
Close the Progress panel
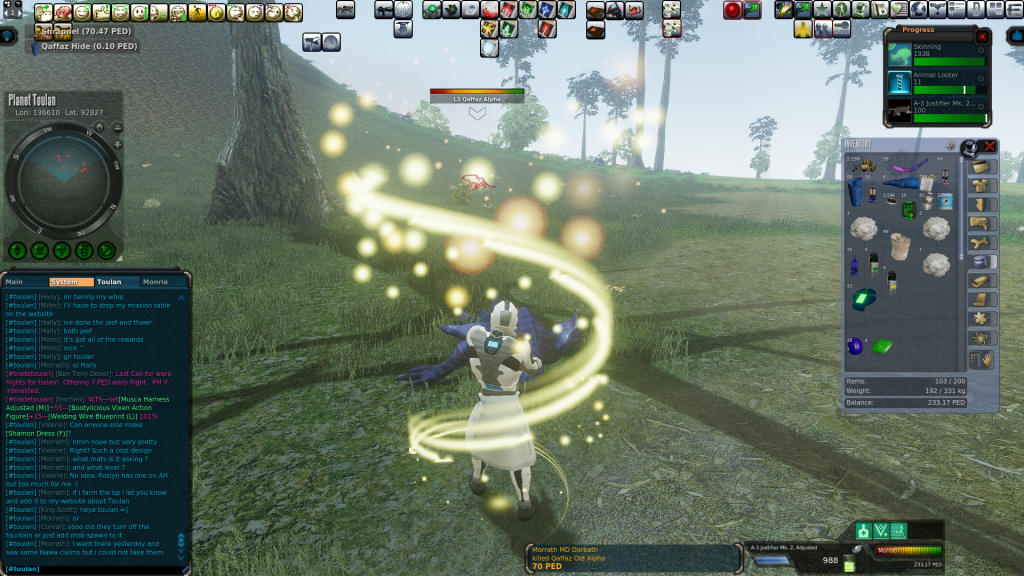coord(982,36)
